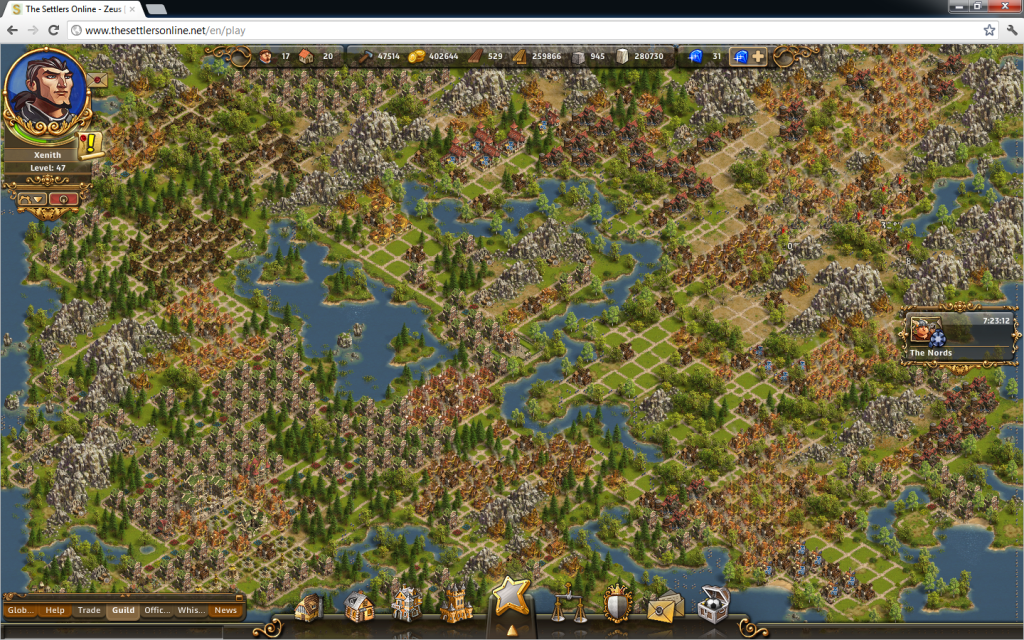Click the arrow button below the level bar
1024x640 pixels.
click(x=32, y=199)
